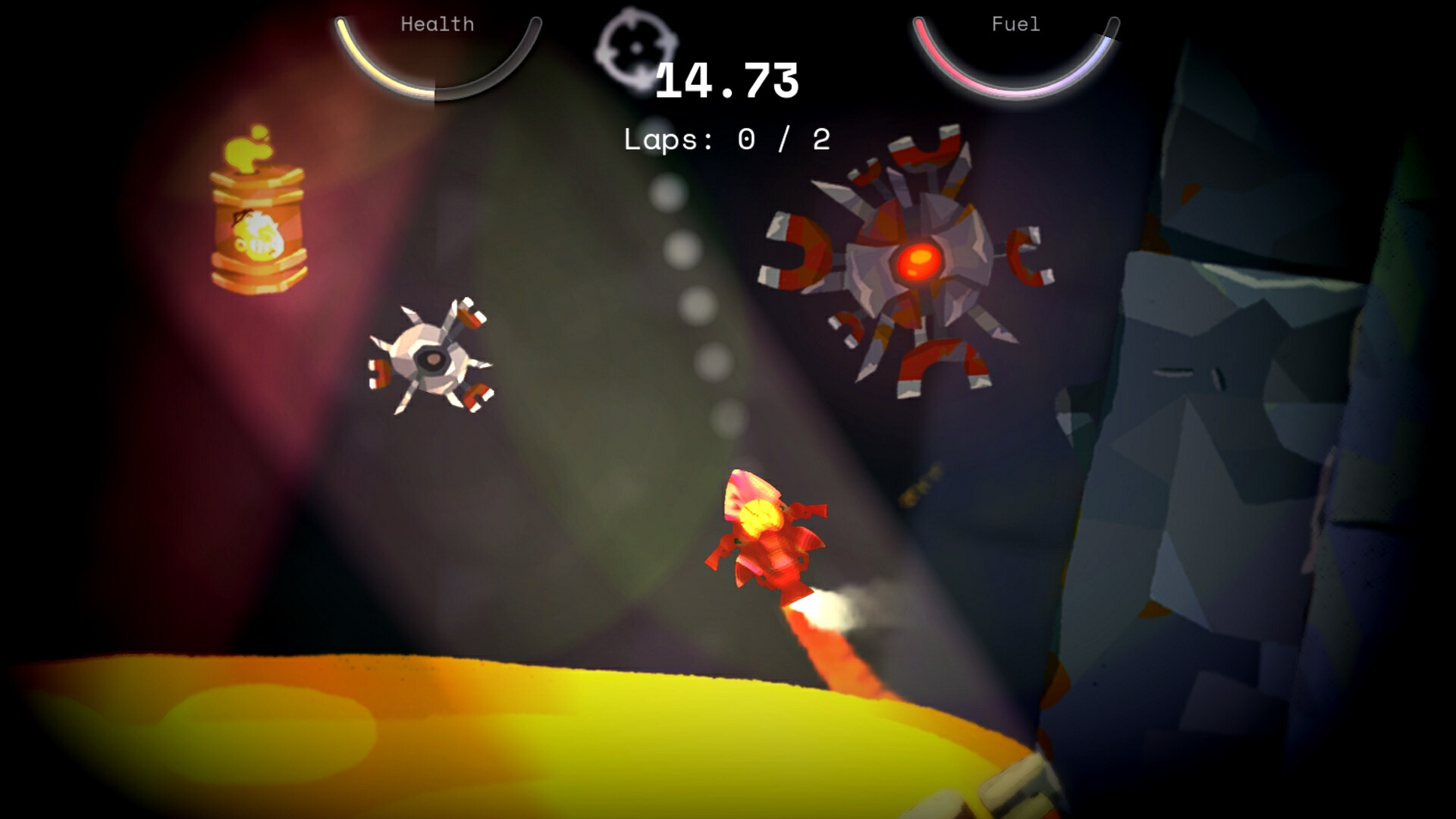Toggle the lap counter visibility

726,139
